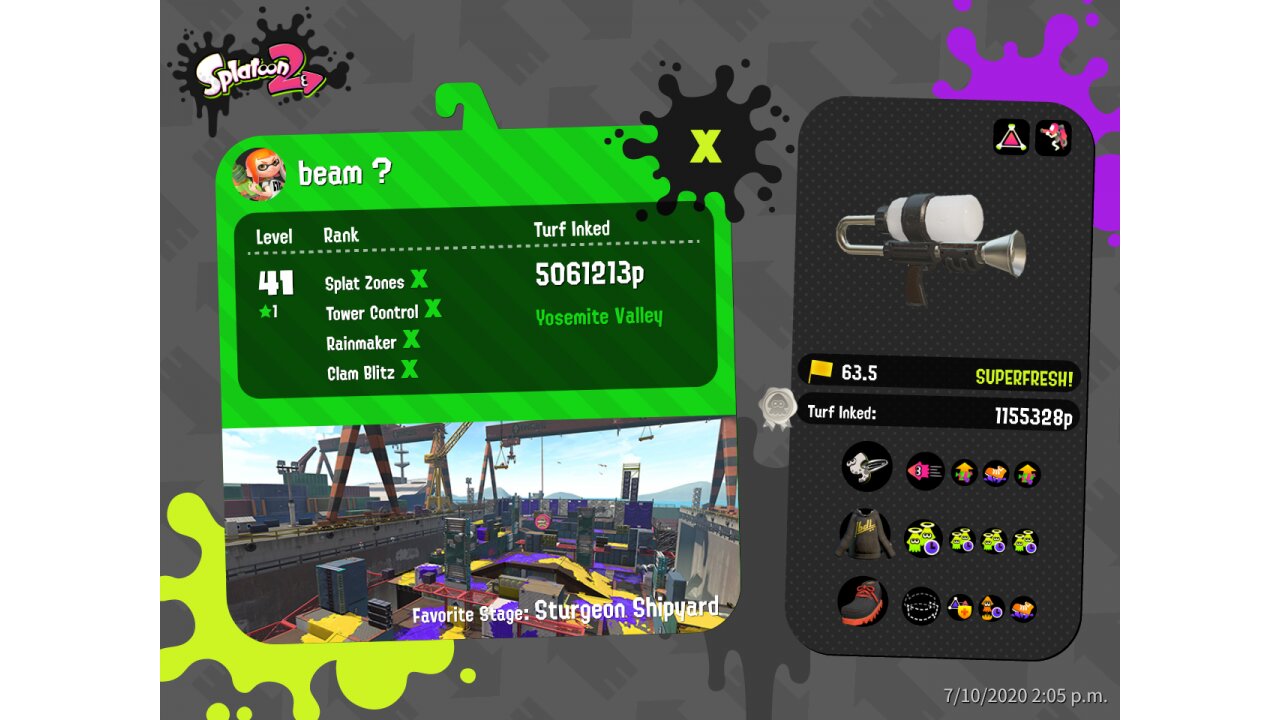This screenshot has height=720, width=1280.
Task: Click the triangle sub weapon icon
Action: coord(1011,137)
